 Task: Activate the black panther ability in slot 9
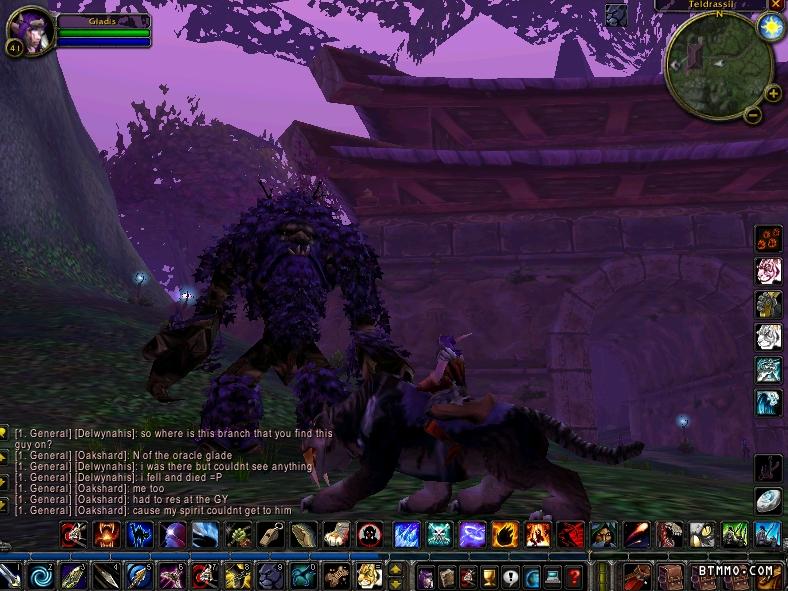tap(269, 576)
